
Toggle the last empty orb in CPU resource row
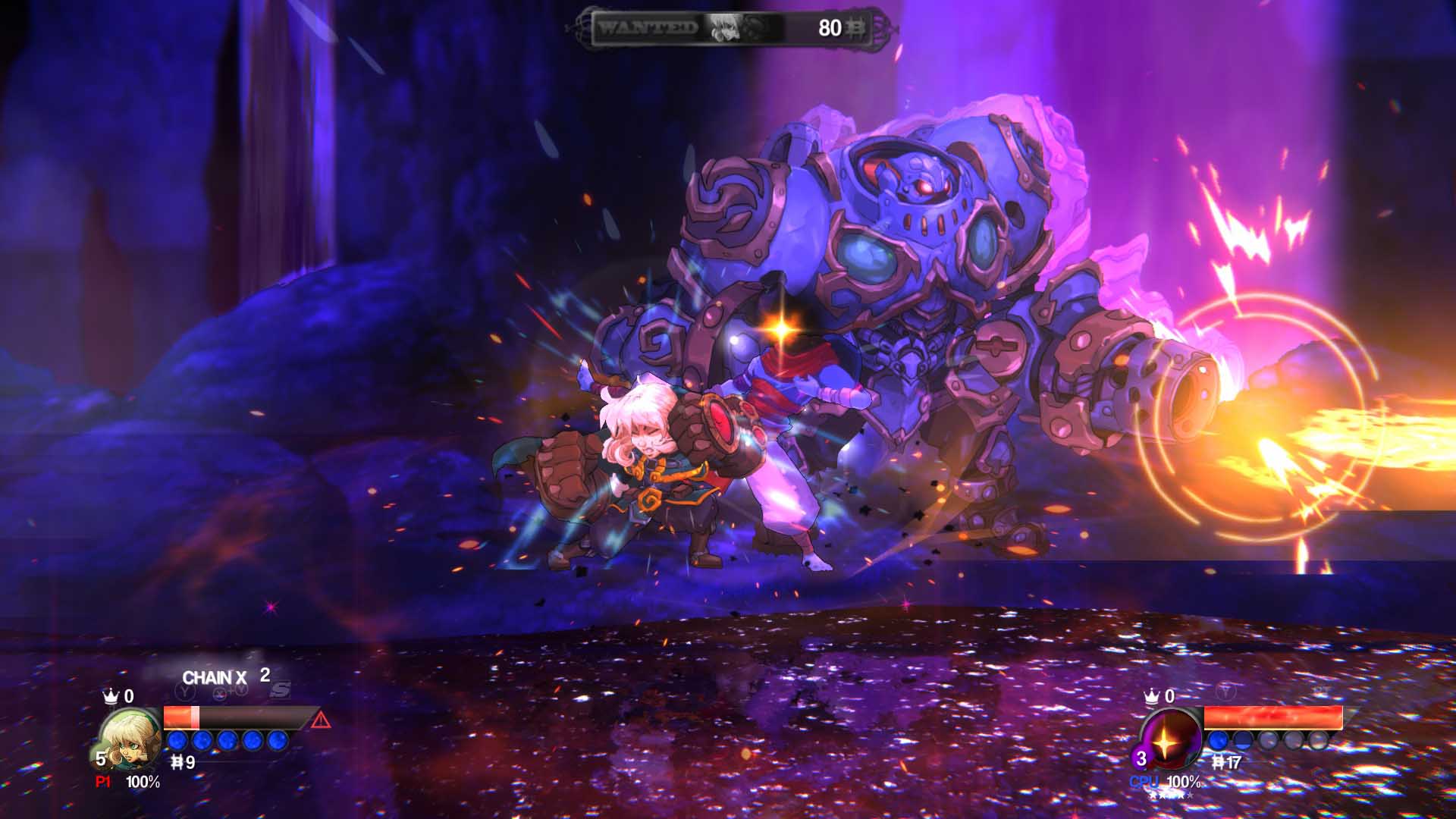(1319, 740)
